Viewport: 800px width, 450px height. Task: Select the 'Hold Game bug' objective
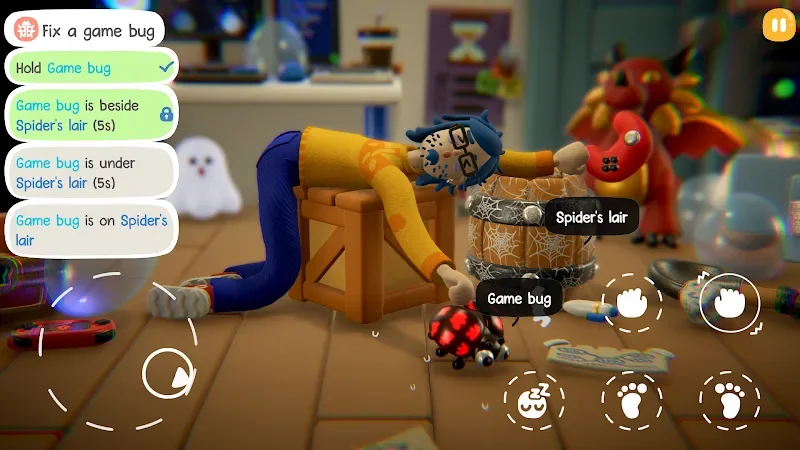[x=91, y=68]
